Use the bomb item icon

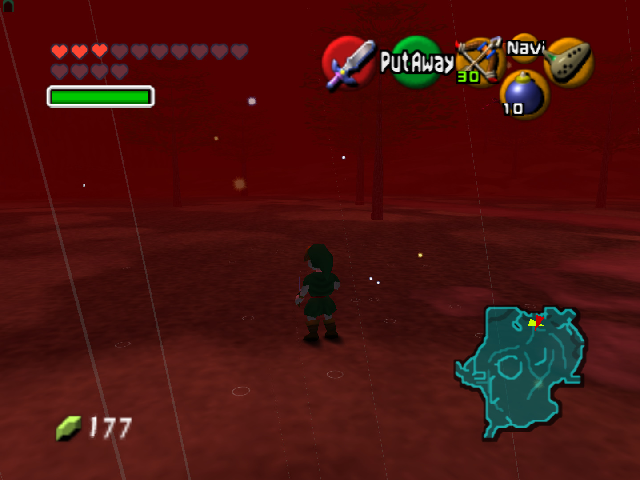click(524, 94)
